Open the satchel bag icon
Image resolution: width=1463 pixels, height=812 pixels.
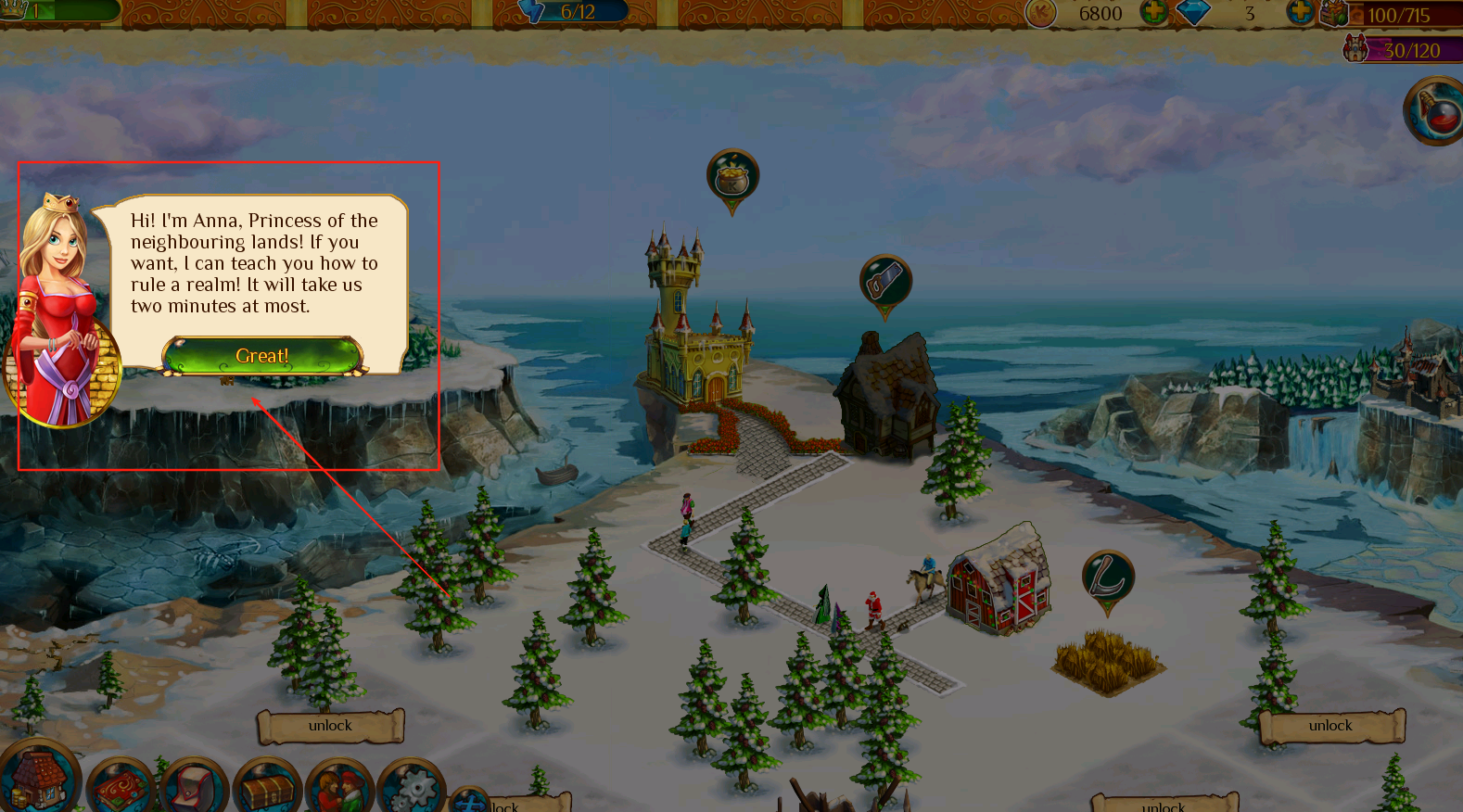[193, 788]
